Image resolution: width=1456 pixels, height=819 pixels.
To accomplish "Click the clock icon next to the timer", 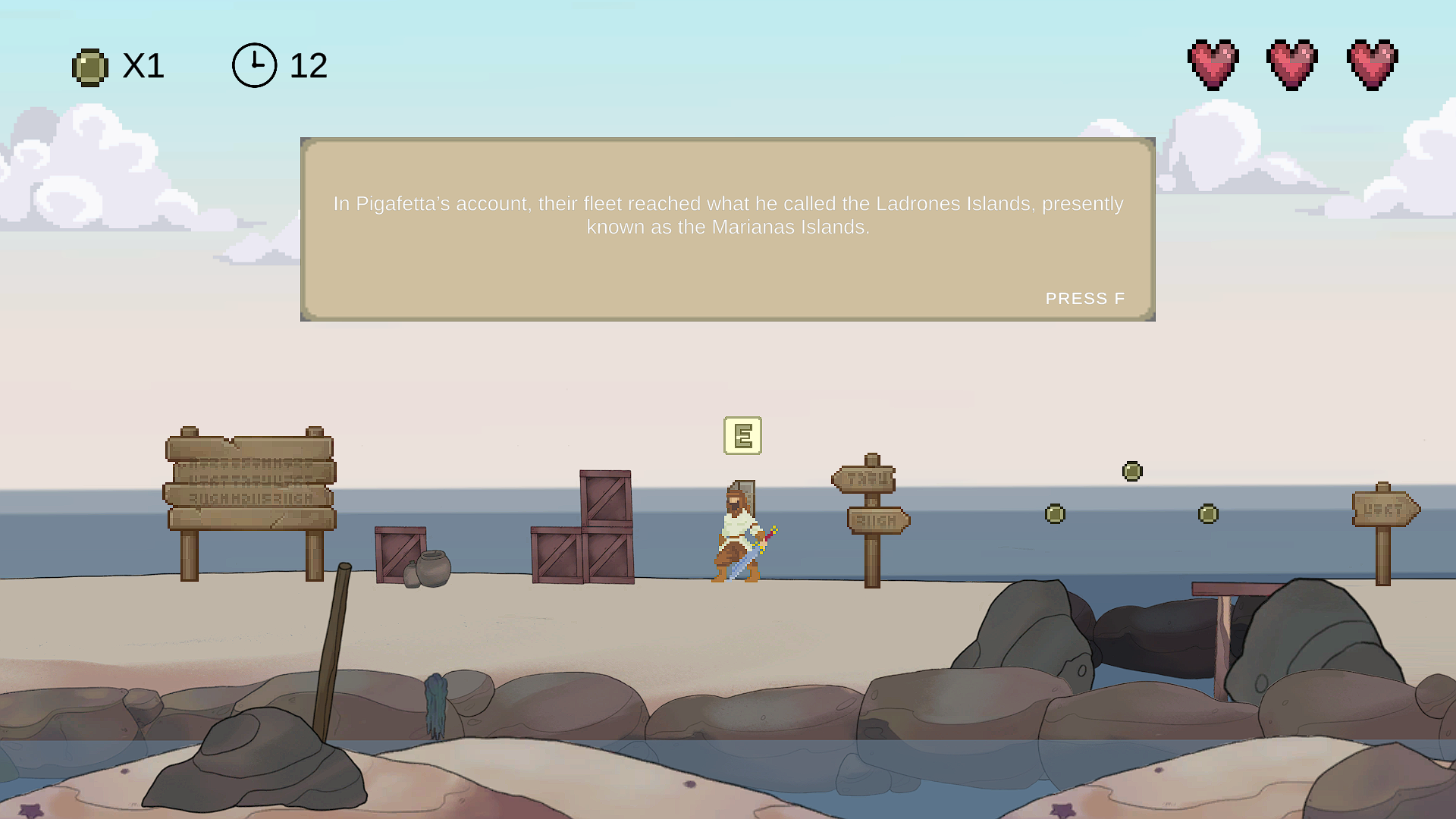I will click(254, 64).
